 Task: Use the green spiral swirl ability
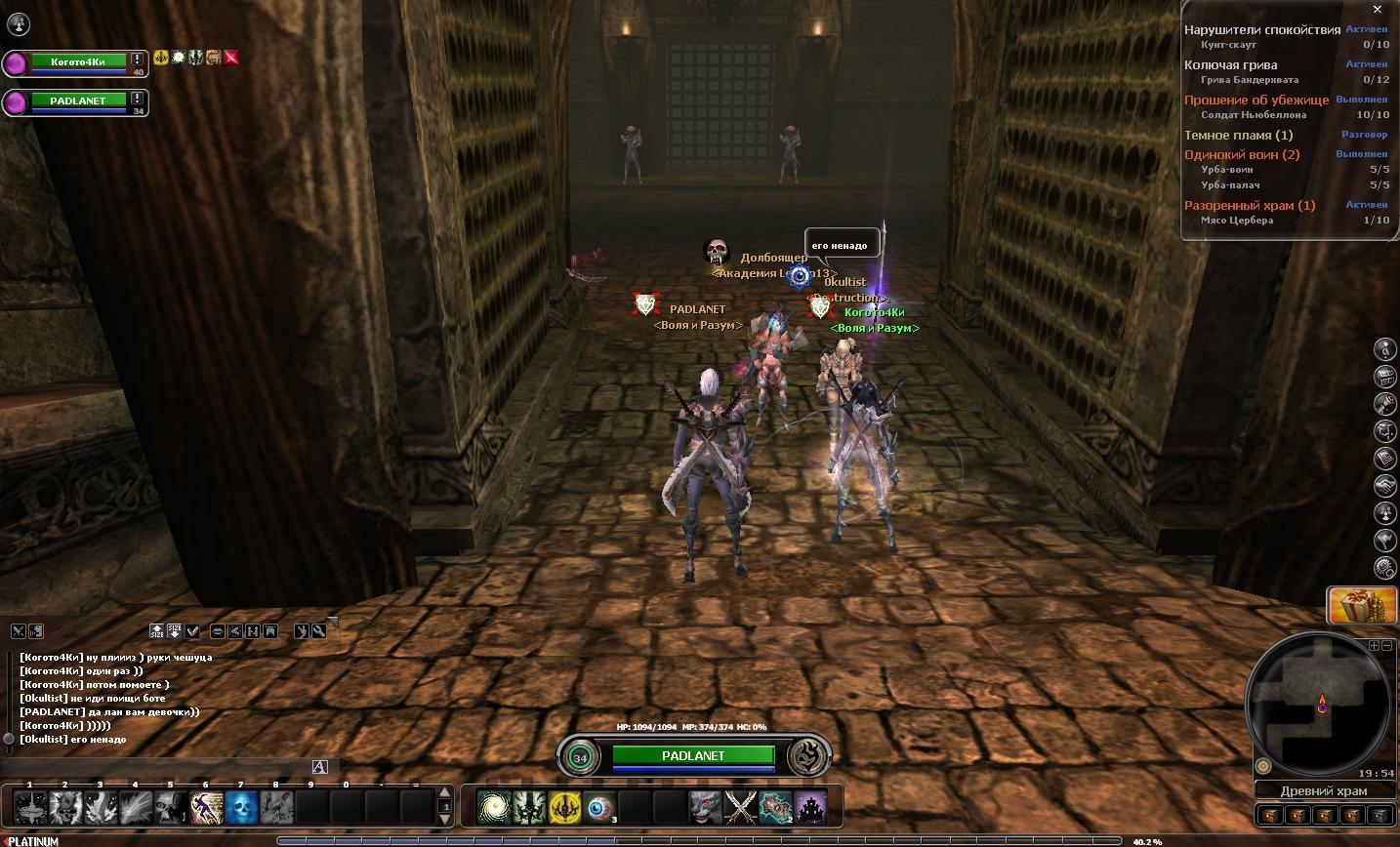[494, 808]
